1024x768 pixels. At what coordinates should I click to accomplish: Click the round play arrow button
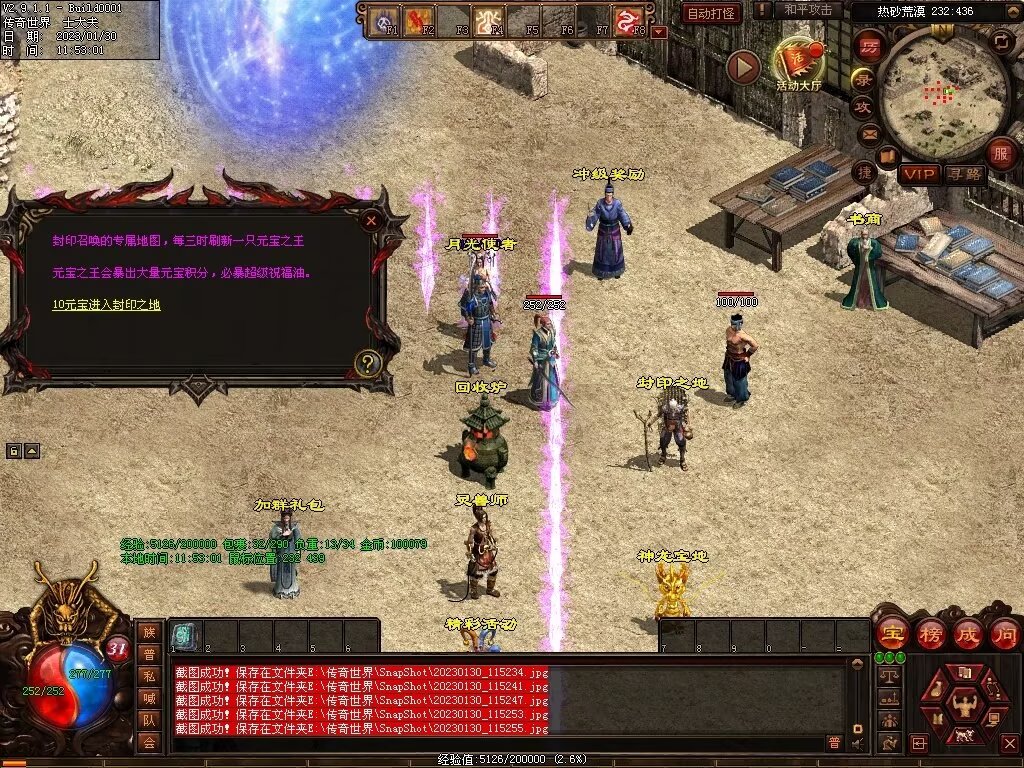click(x=743, y=67)
